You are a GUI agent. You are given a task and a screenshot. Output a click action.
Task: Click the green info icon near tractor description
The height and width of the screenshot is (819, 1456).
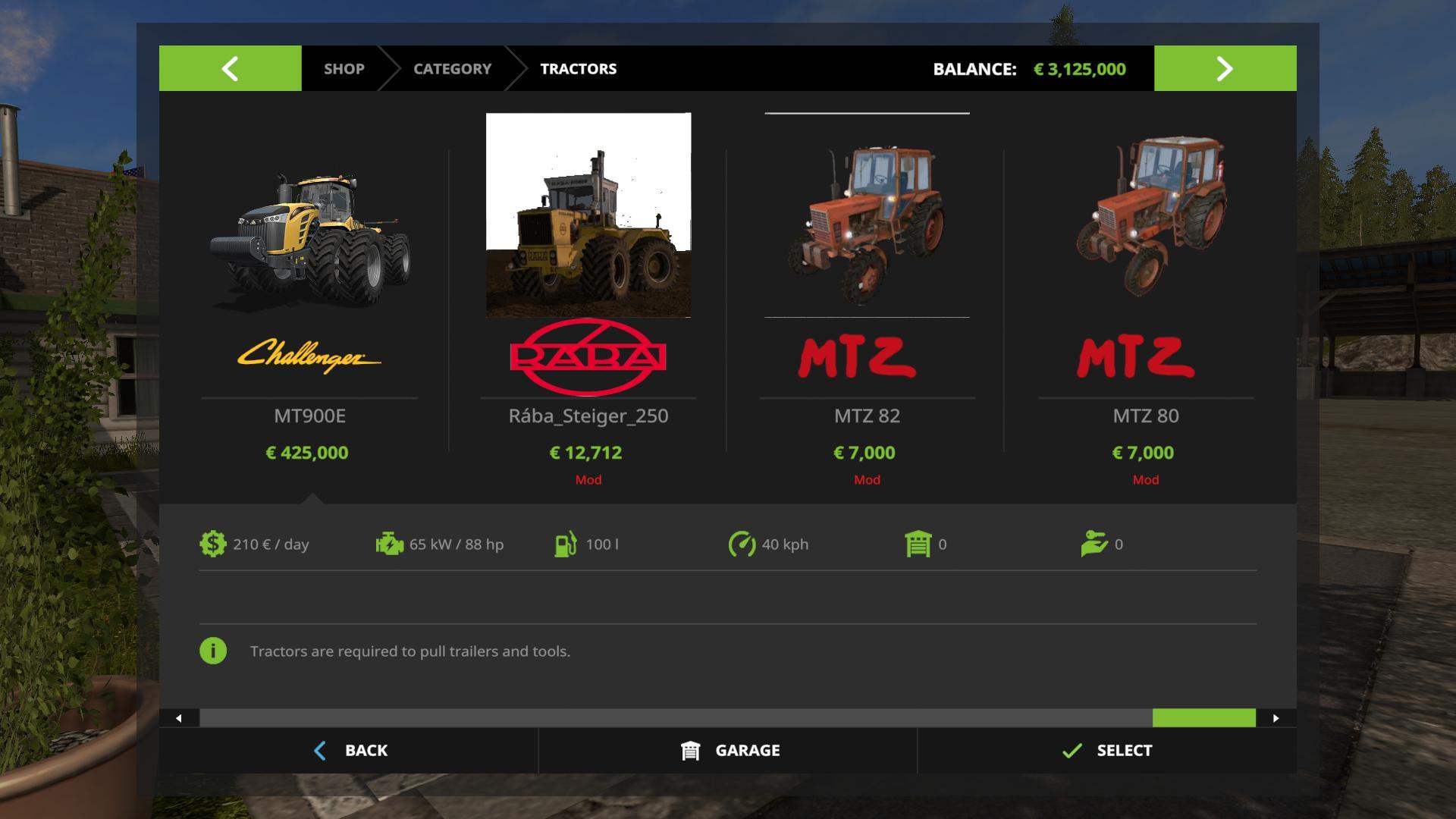(x=213, y=651)
